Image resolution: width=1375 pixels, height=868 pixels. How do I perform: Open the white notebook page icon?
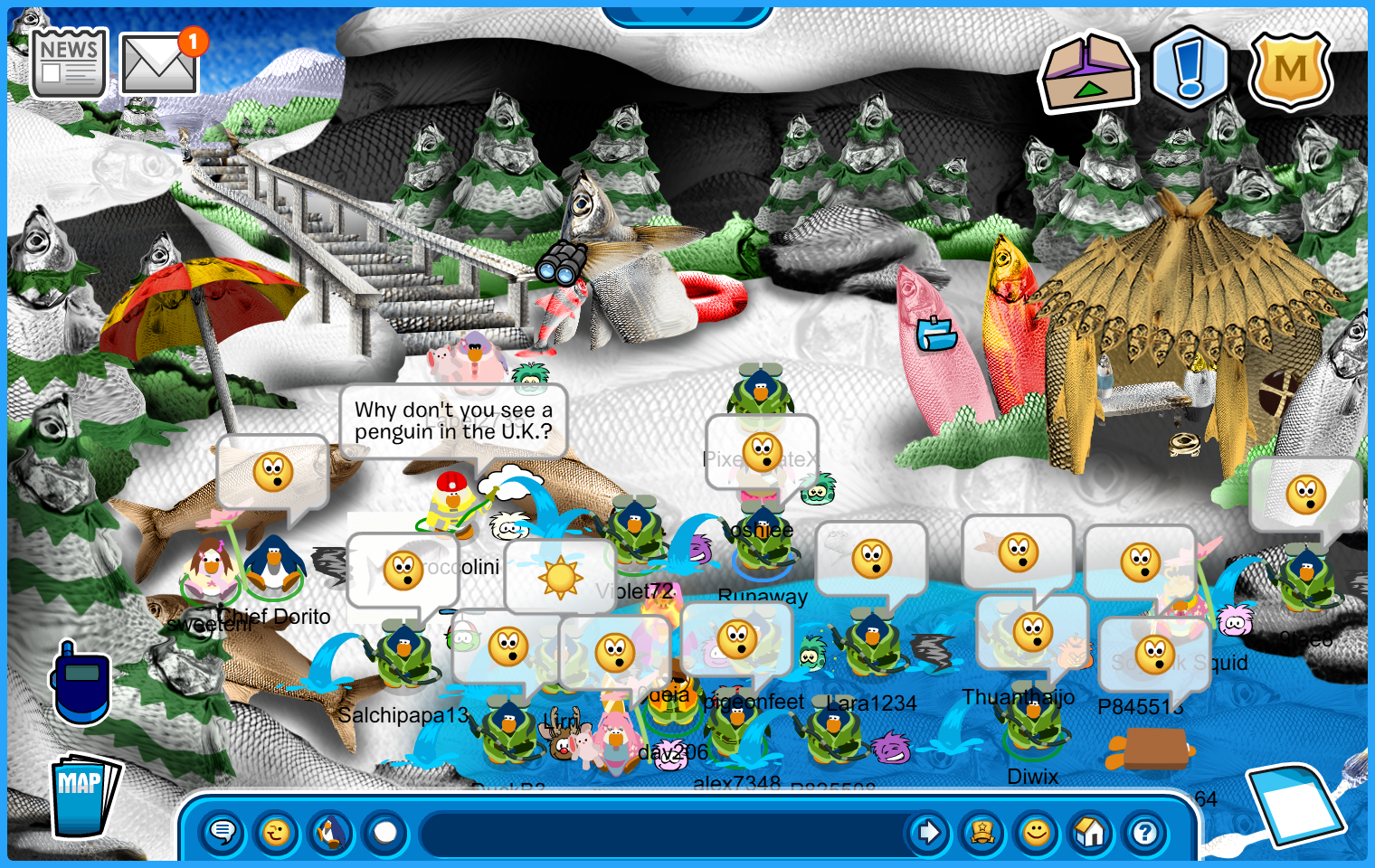click(x=1294, y=803)
